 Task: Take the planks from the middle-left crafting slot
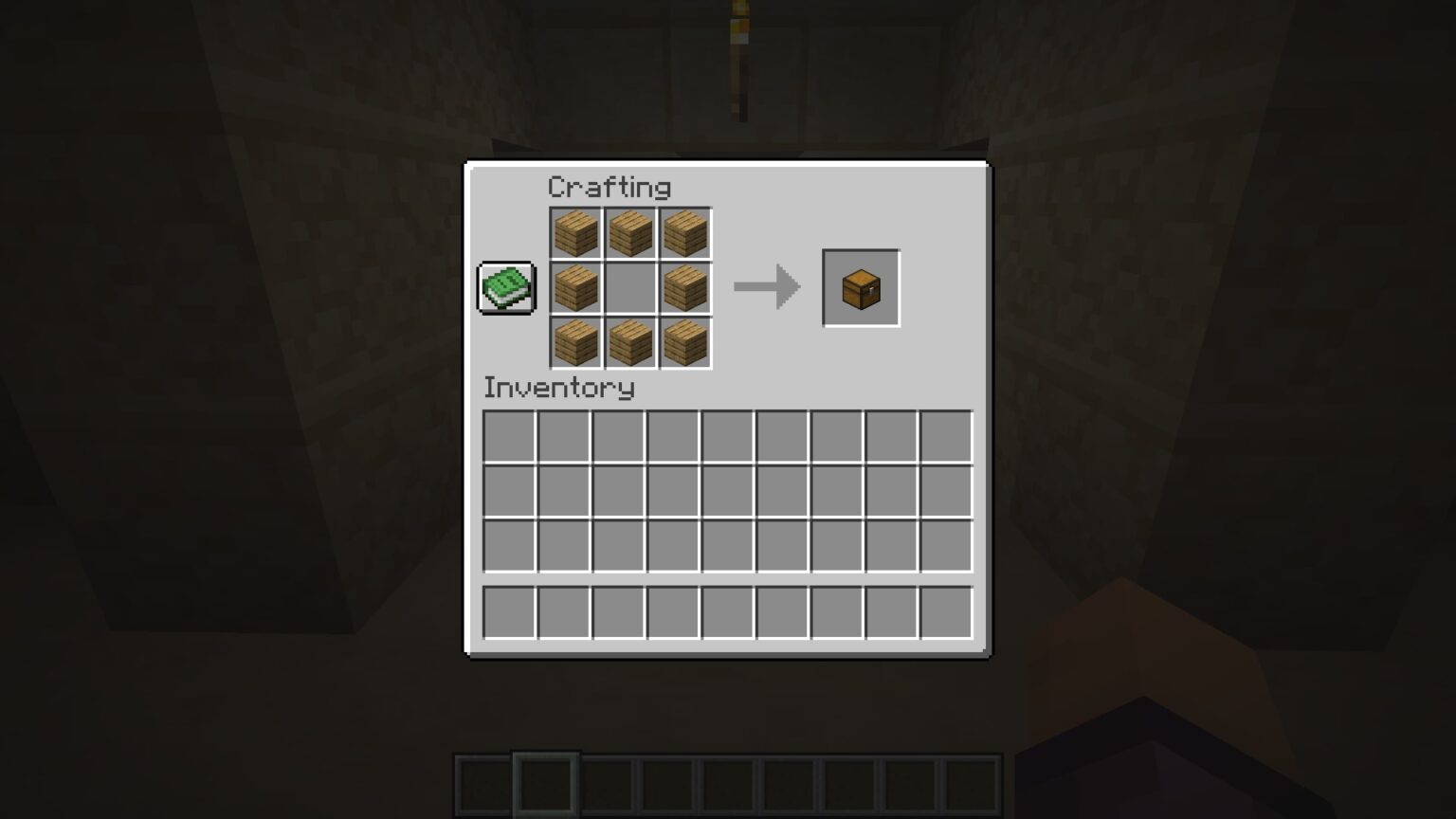click(575, 287)
